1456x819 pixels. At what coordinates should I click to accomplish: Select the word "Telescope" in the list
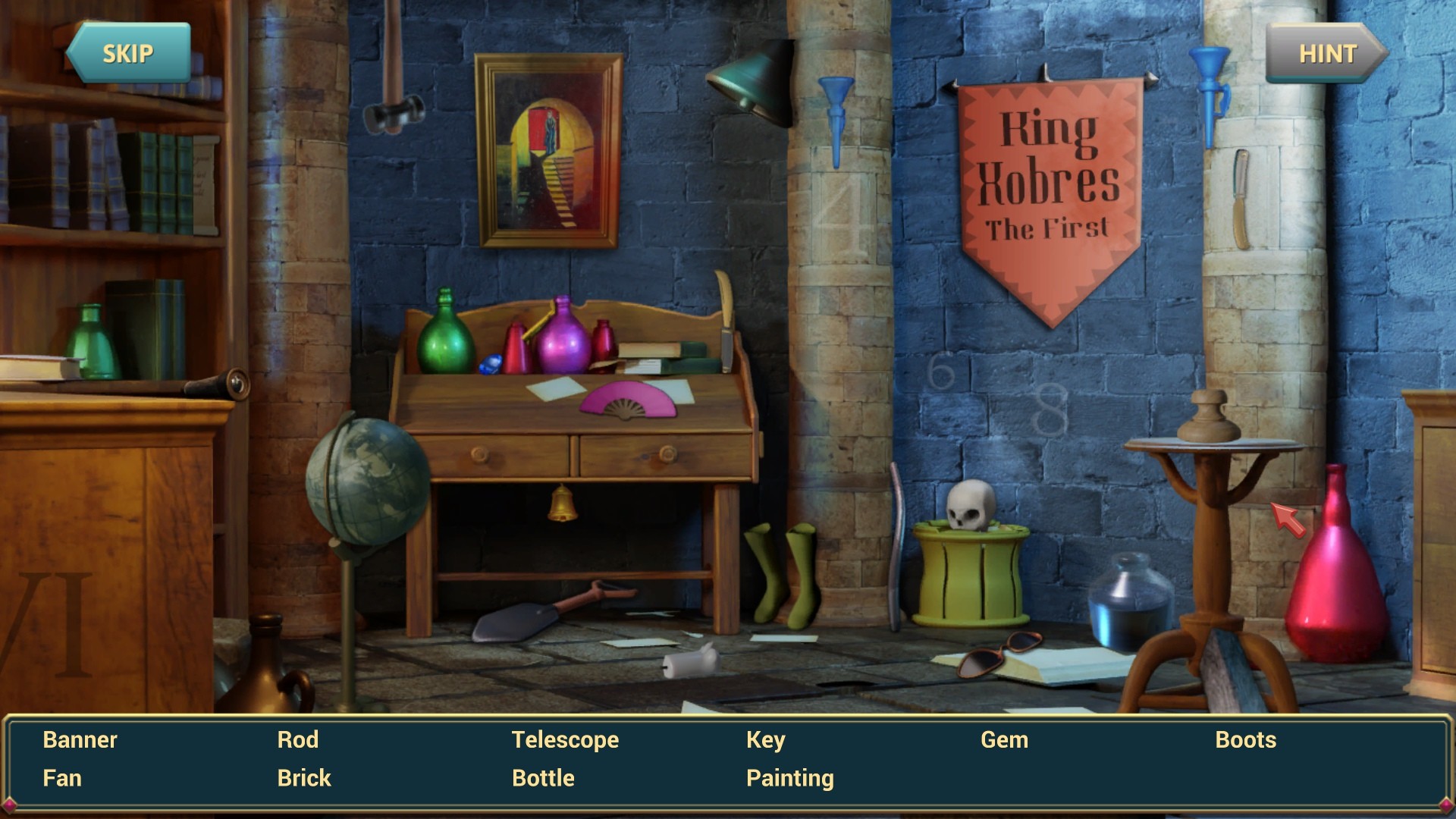(x=565, y=739)
